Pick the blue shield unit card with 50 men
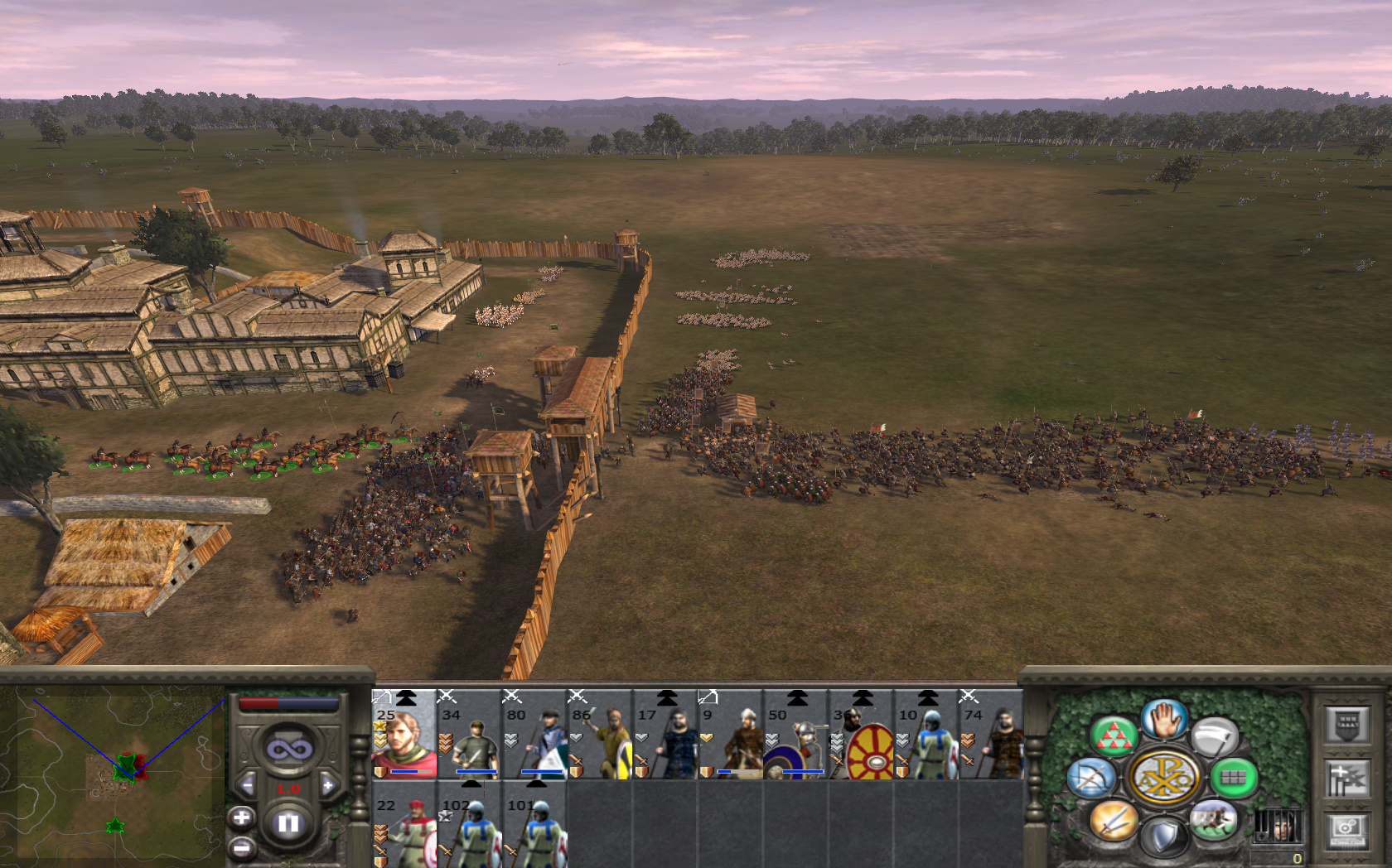The height and width of the screenshot is (868, 1392). pyautogui.click(x=795, y=735)
